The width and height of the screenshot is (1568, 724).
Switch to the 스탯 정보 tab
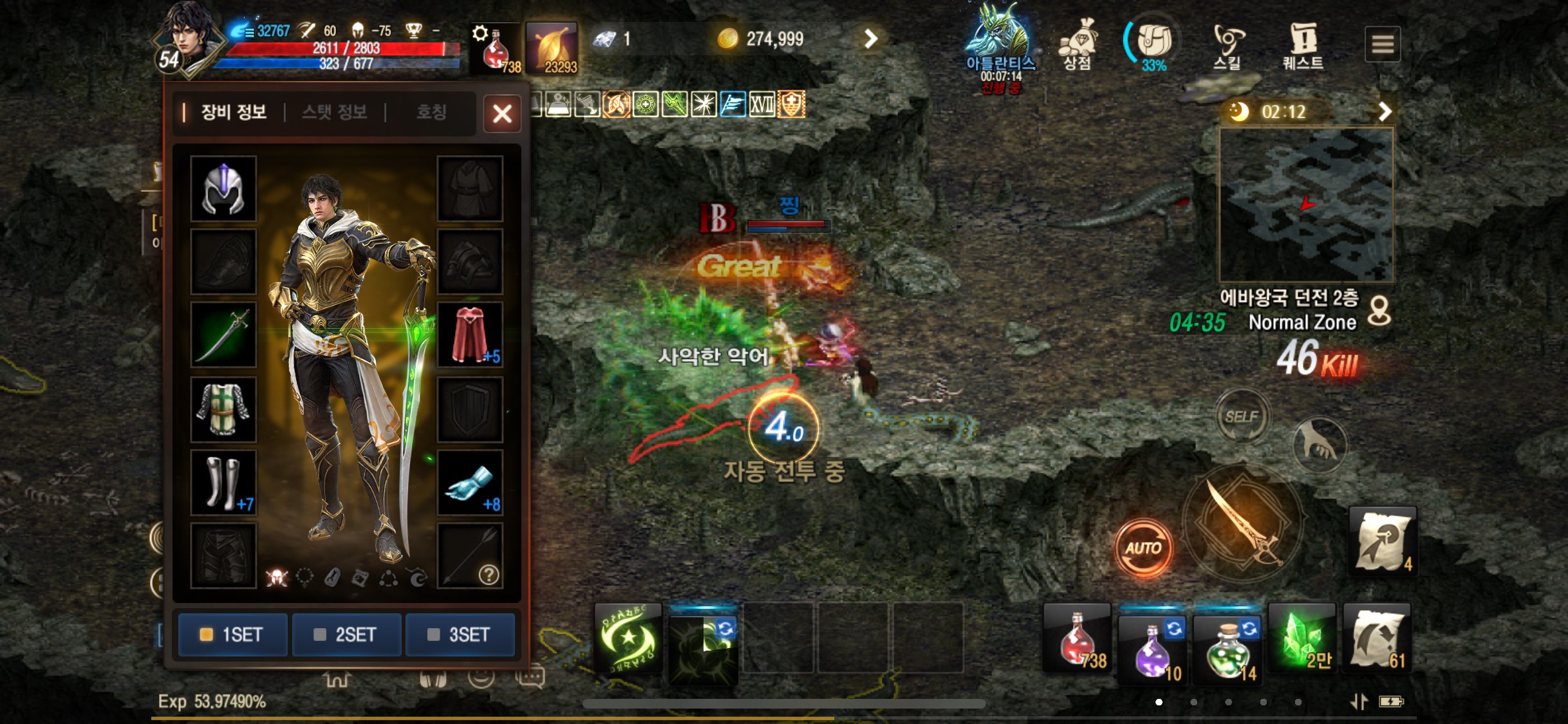coord(334,112)
